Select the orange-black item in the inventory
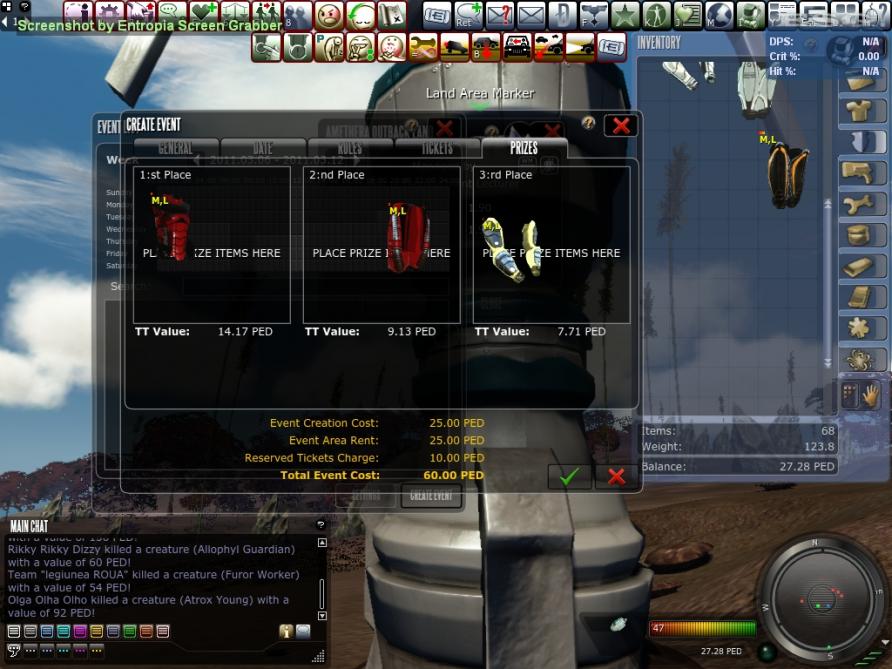The width and height of the screenshot is (892, 669). 788,177
